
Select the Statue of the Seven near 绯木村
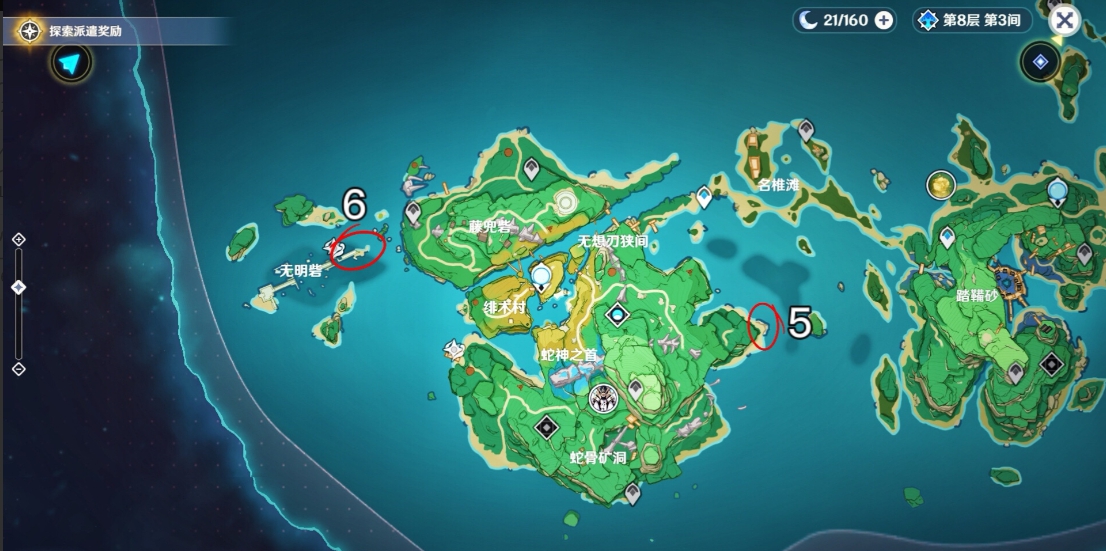[542, 274]
